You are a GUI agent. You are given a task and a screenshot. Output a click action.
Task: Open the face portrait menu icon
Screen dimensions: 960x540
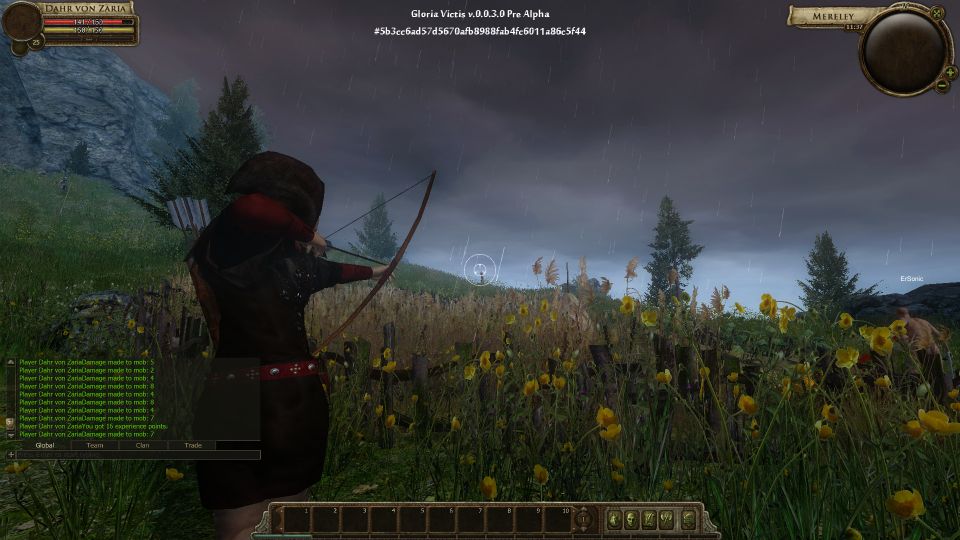(631, 519)
